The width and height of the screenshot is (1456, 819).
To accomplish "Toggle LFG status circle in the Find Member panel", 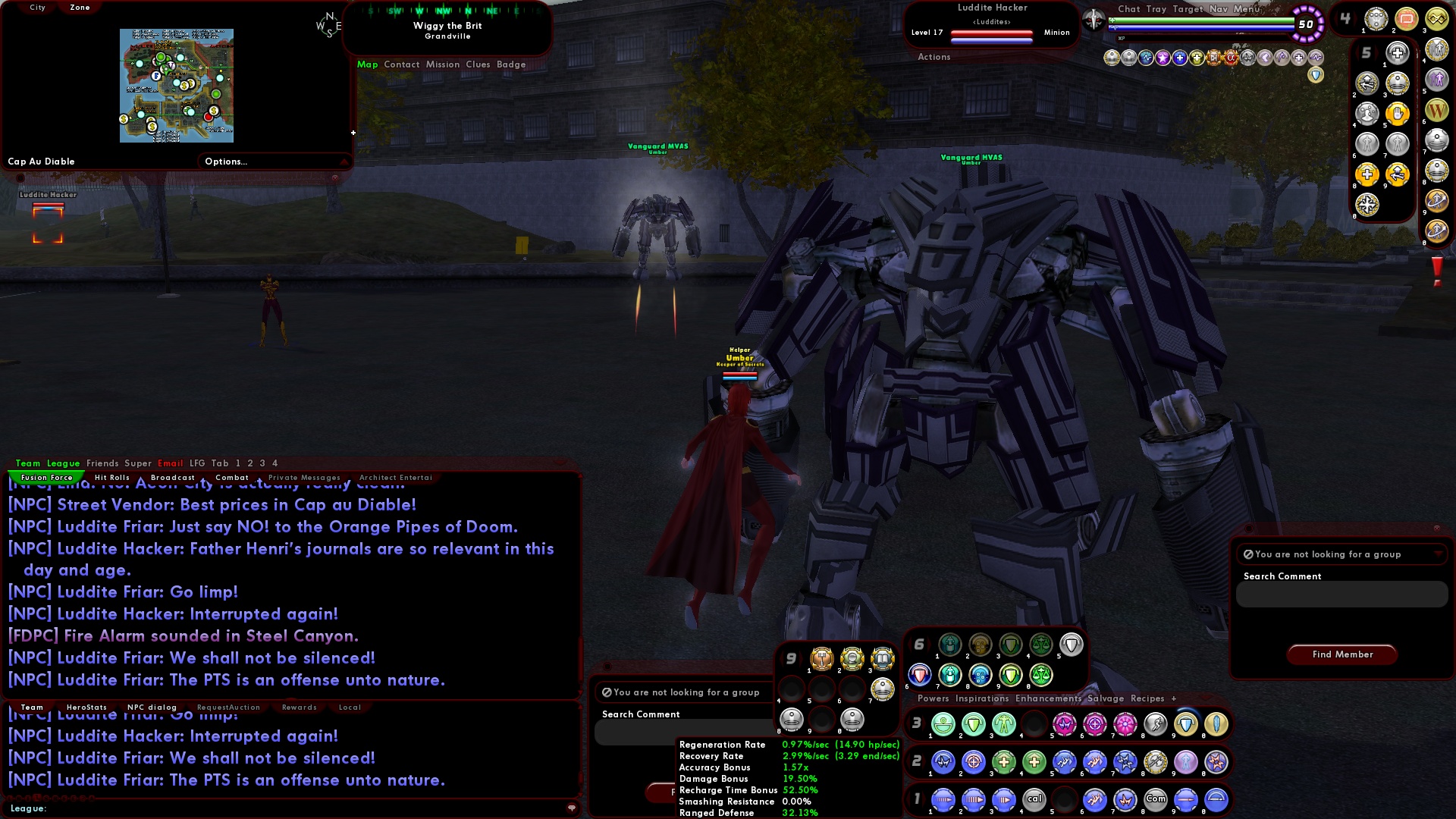I will click(1250, 554).
